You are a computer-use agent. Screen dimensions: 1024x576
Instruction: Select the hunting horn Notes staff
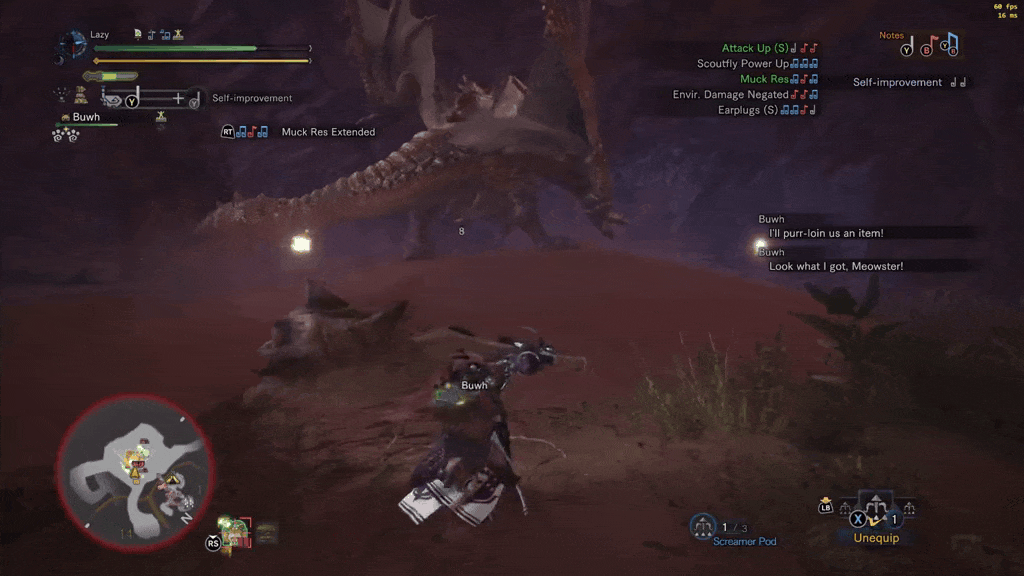pos(929,46)
